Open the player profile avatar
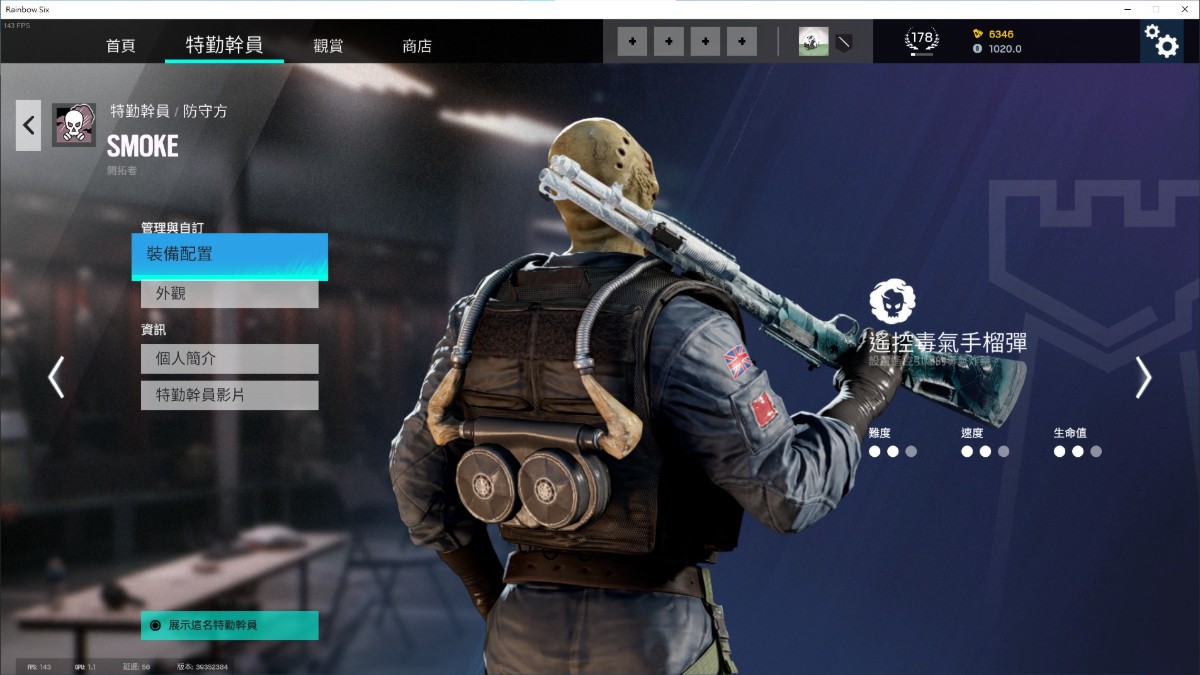Screen dimensions: 1200x675 tap(813, 42)
